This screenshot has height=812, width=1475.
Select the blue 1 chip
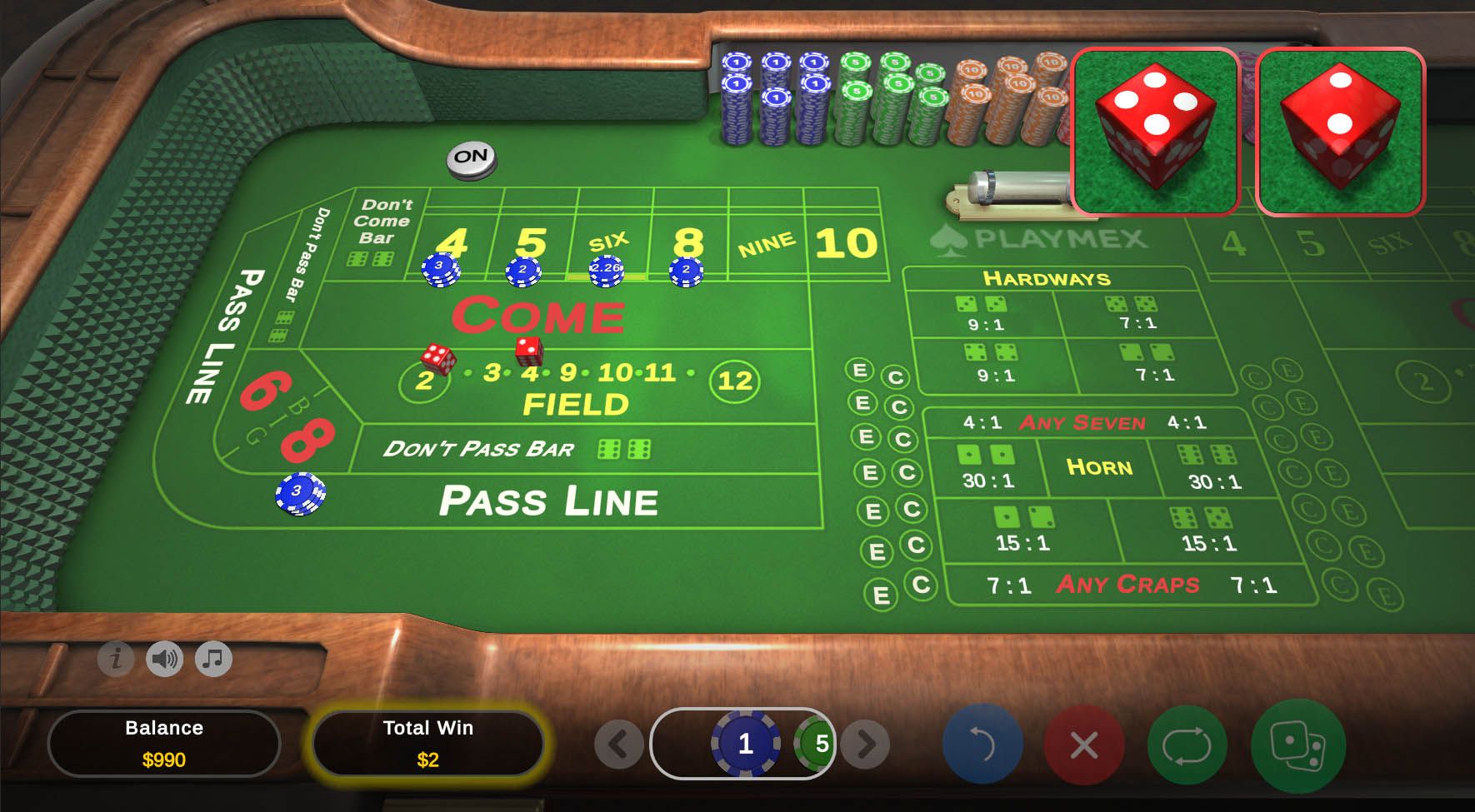(x=745, y=743)
